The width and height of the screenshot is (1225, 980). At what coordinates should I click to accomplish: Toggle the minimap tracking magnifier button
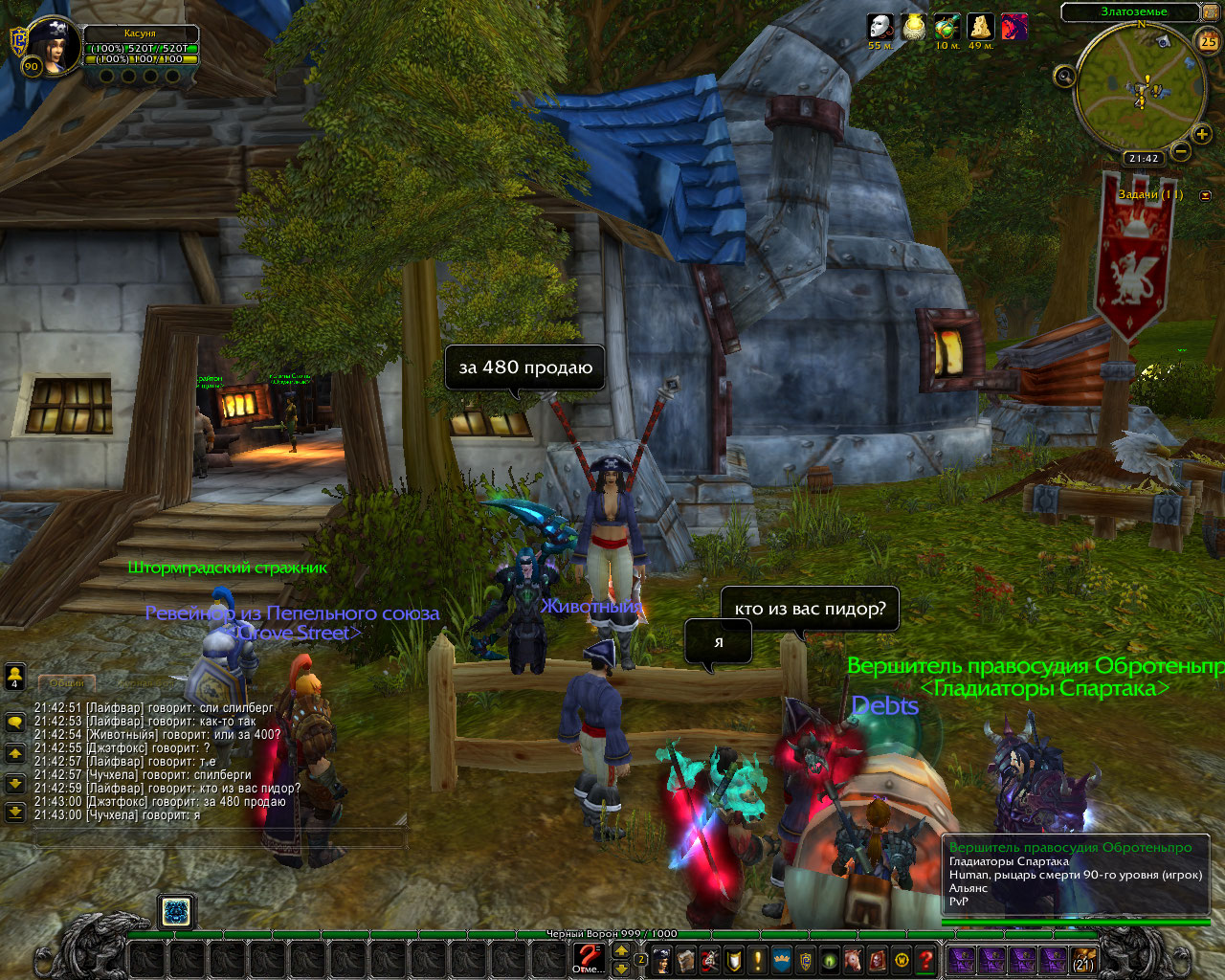tap(1064, 75)
